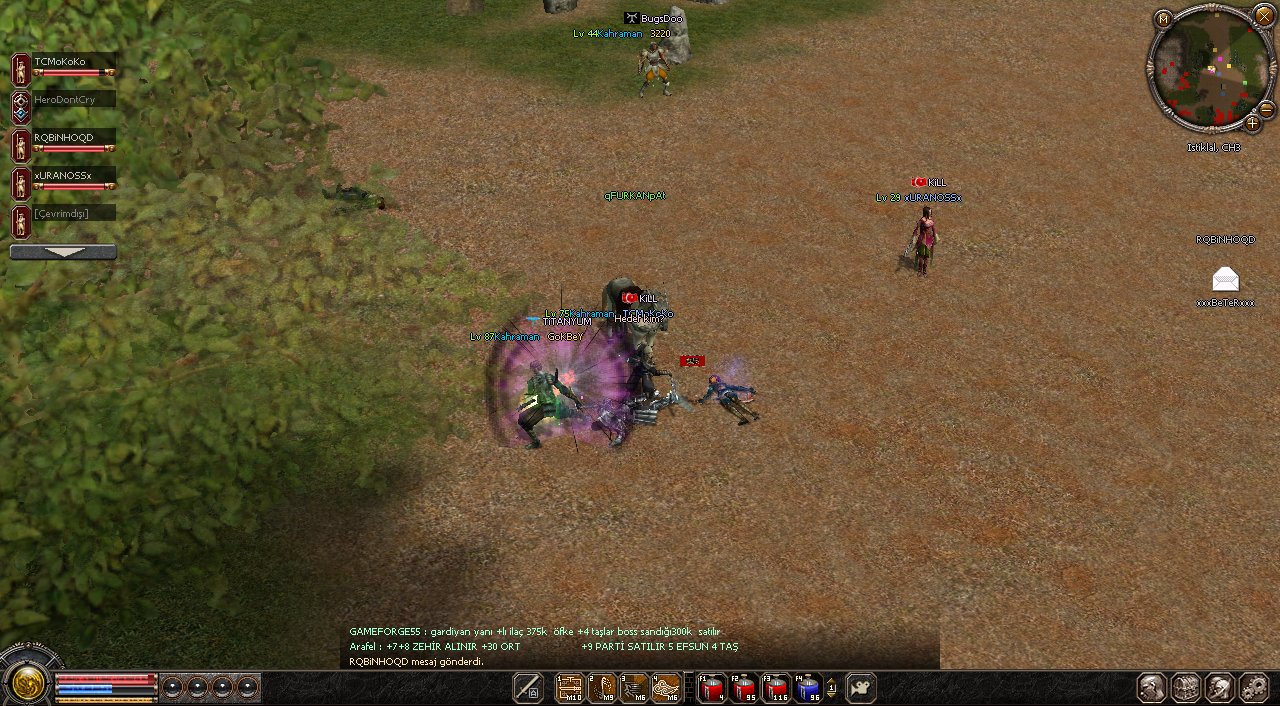The image size is (1280, 706).
Task: Use the F1 red potion
Action: pyautogui.click(x=711, y=688)
